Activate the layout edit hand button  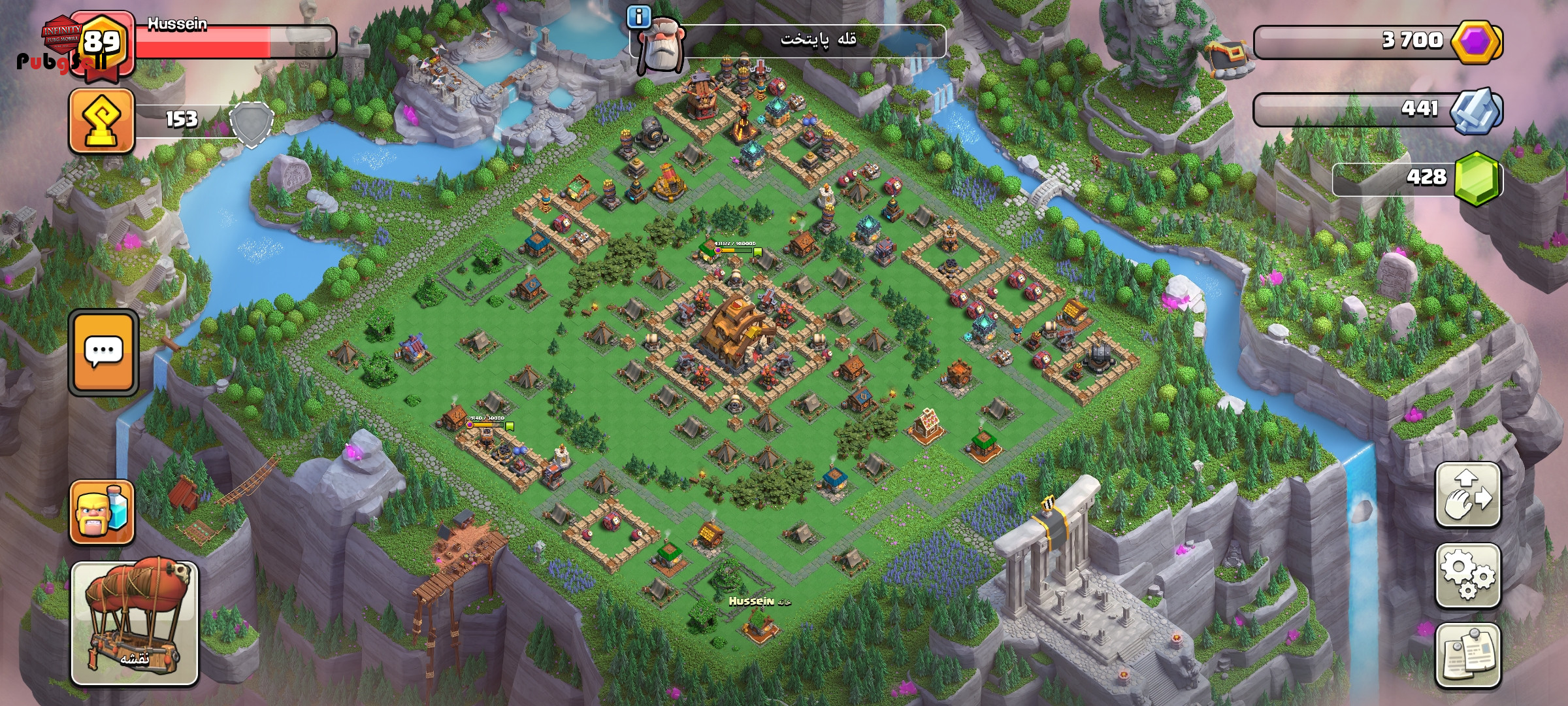click(1467, 494)
